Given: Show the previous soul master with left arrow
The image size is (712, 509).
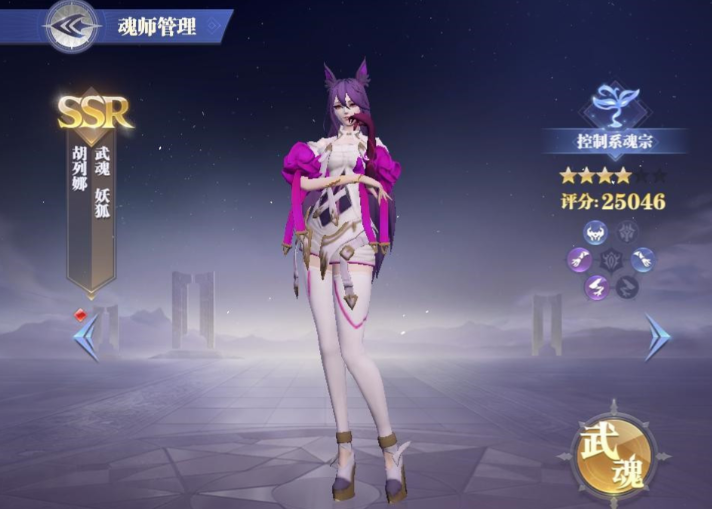Looking at the screenshot, I should pyautogui.click(x=86, y=338).
